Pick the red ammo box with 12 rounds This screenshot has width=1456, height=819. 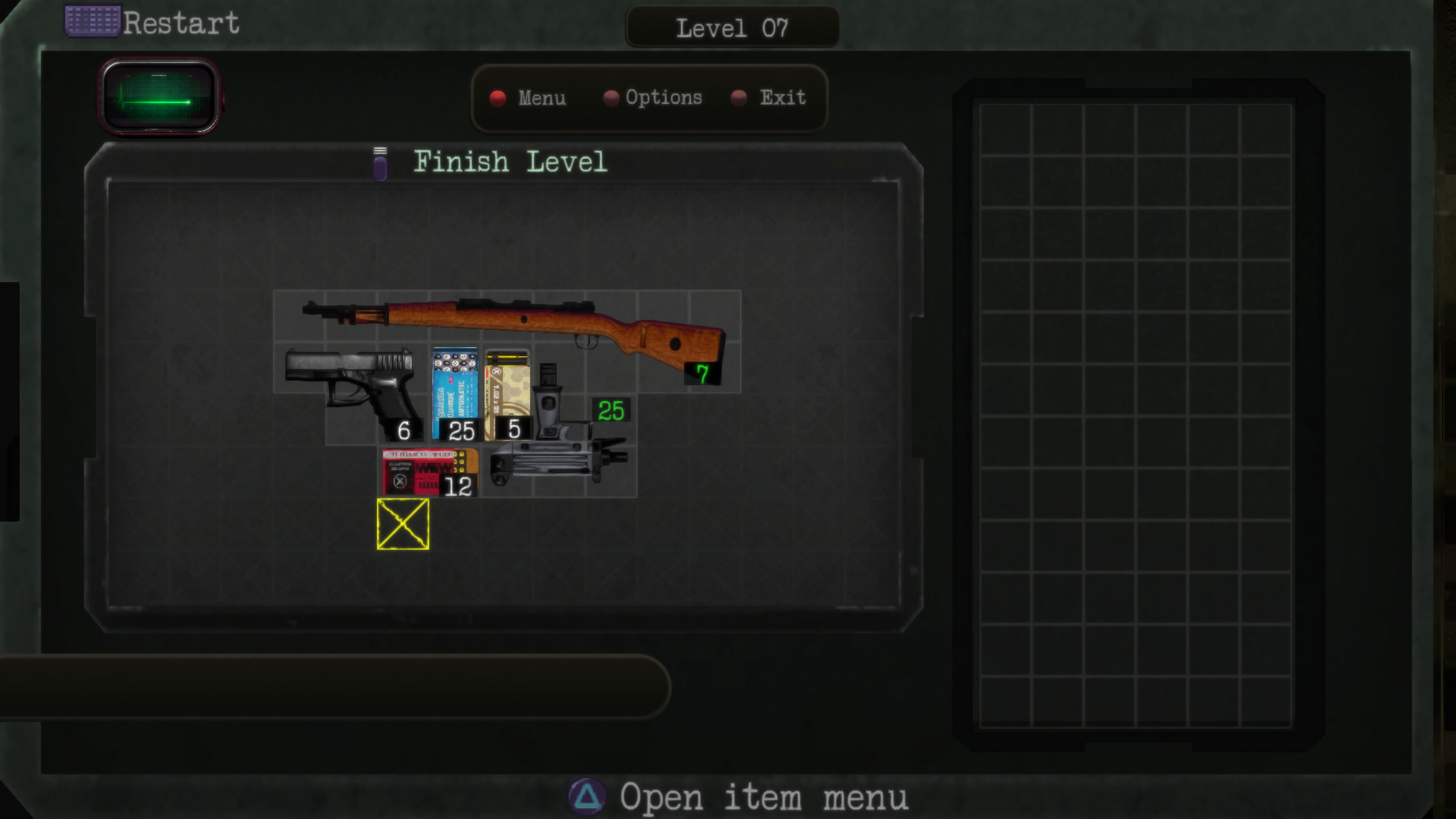click(428, 472)
